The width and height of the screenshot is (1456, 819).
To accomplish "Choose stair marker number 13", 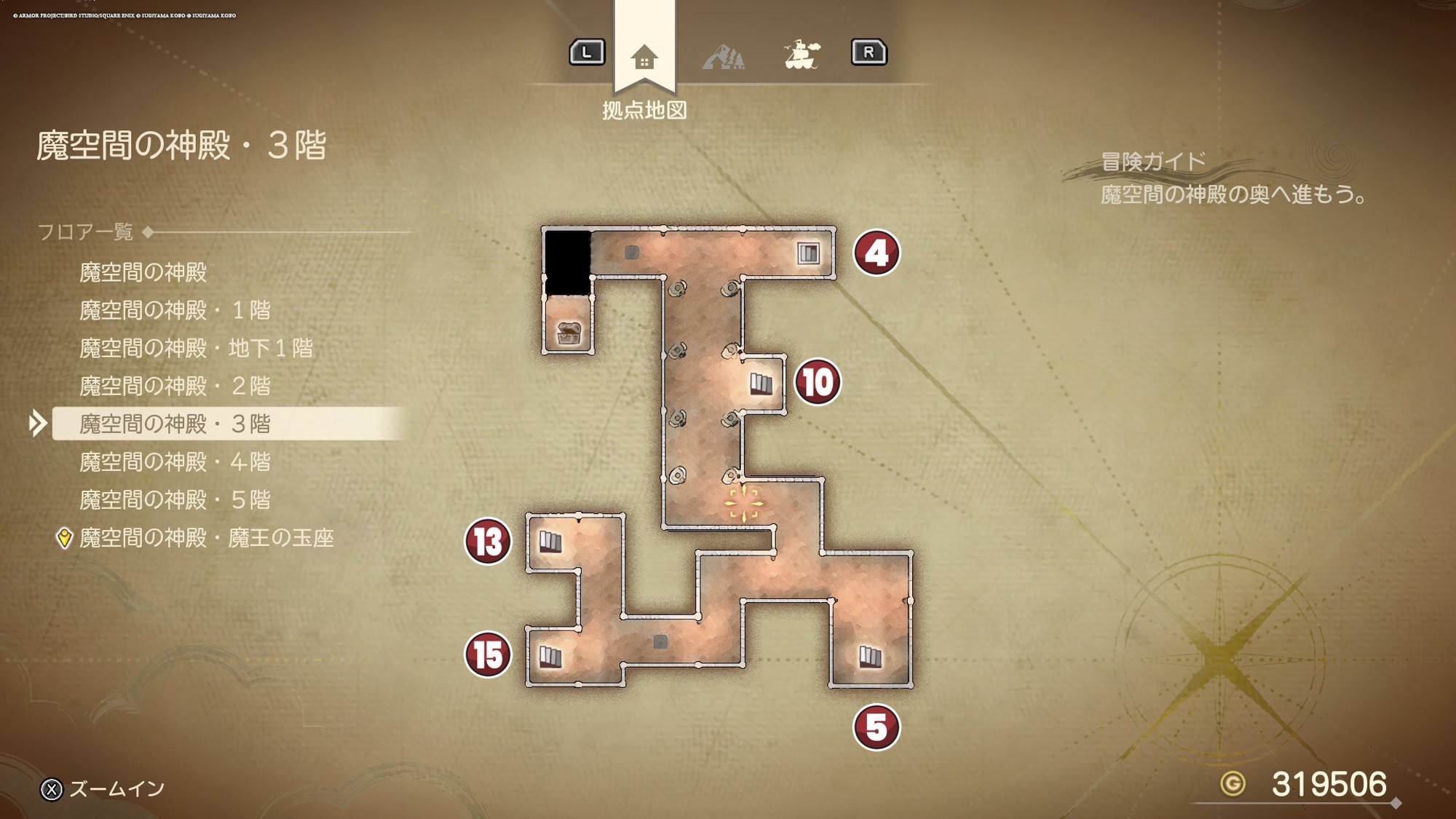I will click(x=488, y=542).
